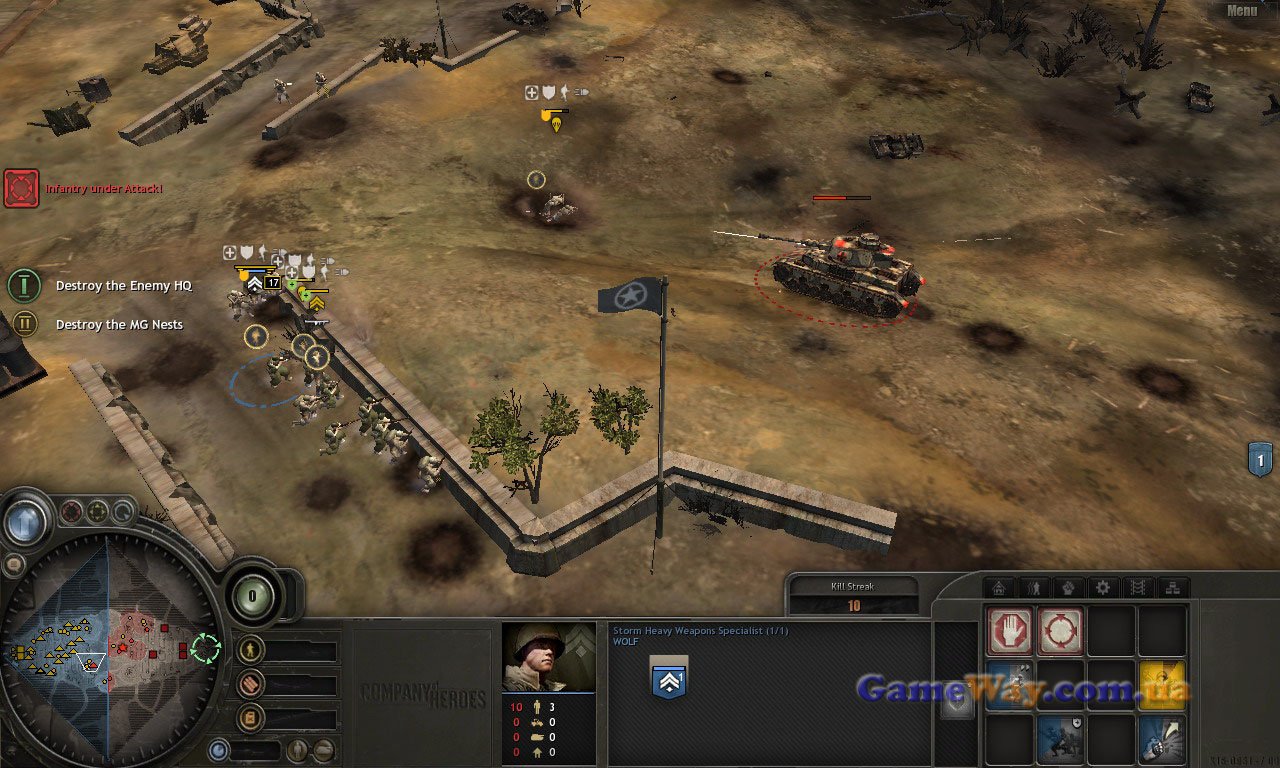The width and height of the screenshot is (1280, 768).
Task: Use the blue sprinting soldier ability
Action: click(1010, 686)
